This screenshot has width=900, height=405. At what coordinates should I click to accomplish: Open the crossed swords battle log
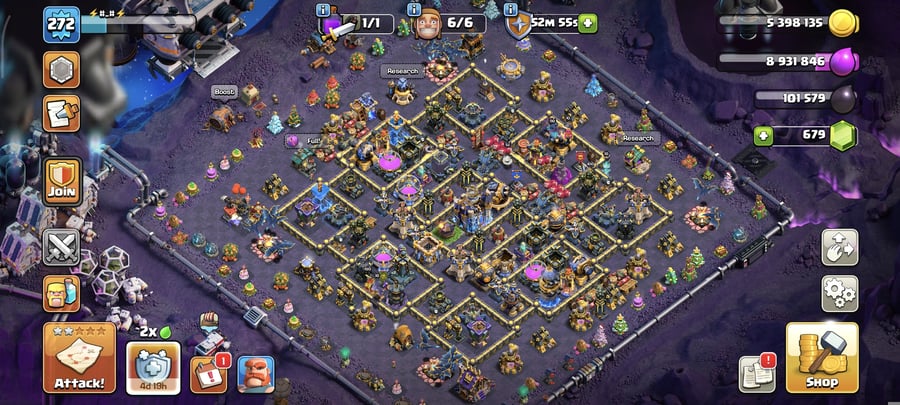[61, 247]
